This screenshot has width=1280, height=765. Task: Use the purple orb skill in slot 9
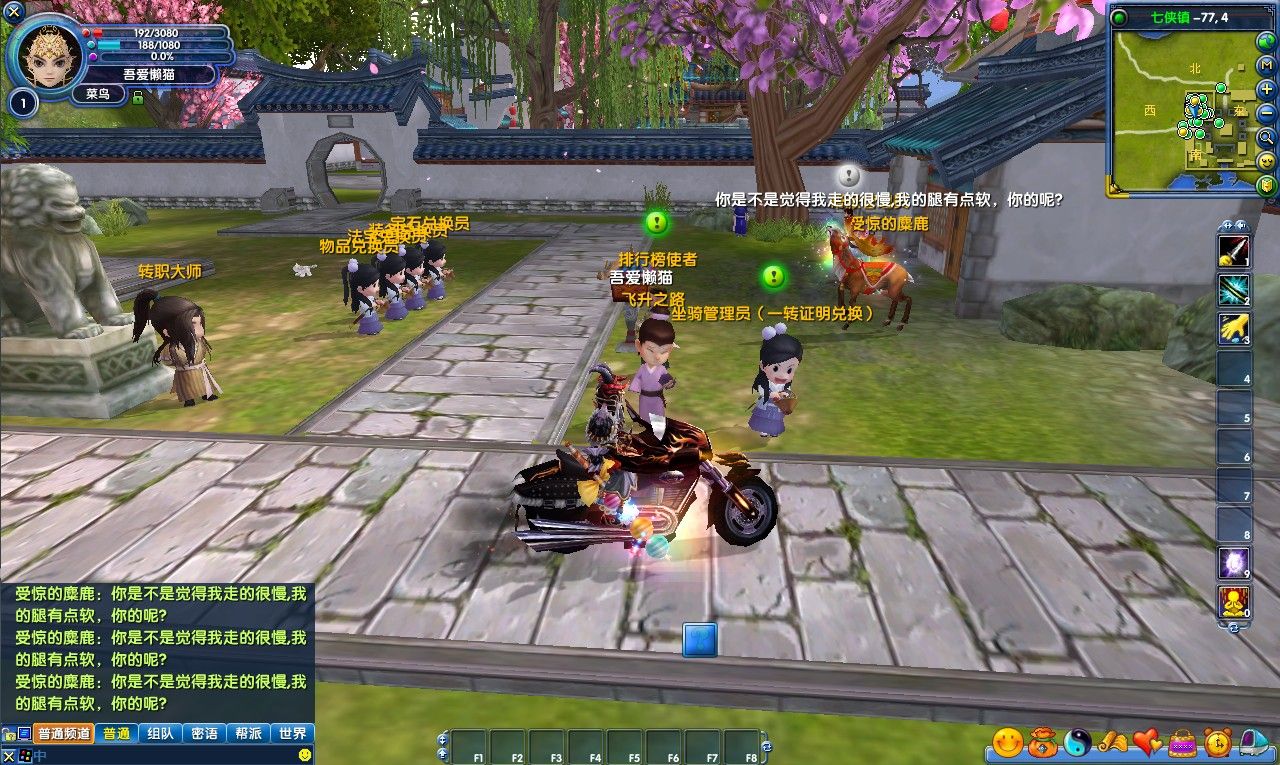pyautogui.click(x=1233, y=563)
